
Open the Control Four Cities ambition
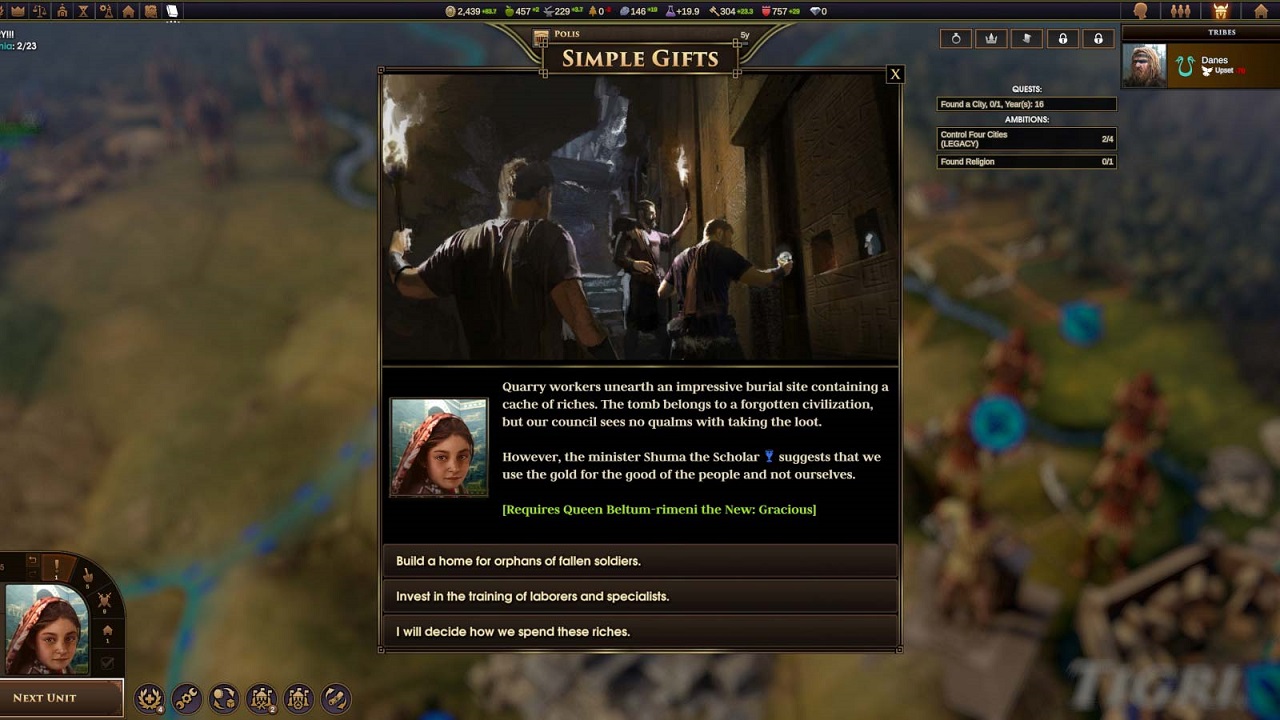(x=1026, y=139)
